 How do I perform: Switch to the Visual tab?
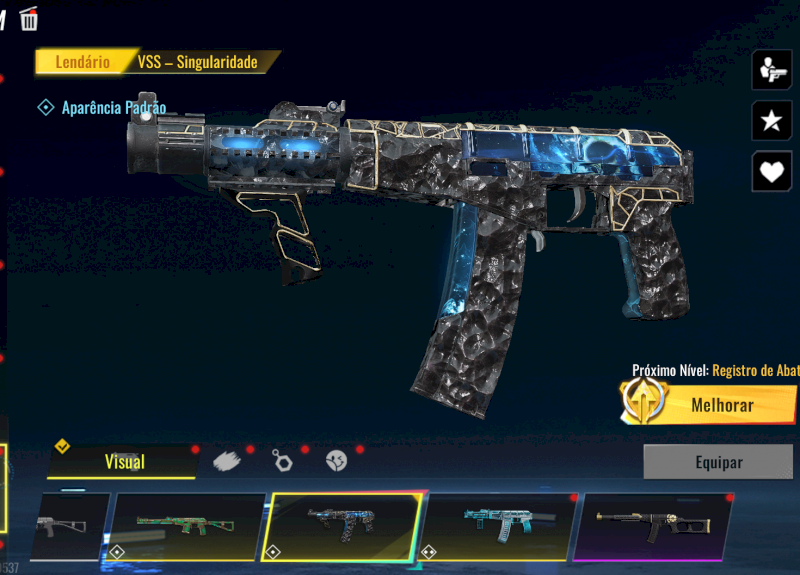pyautogui.click(x=124, y=461)
